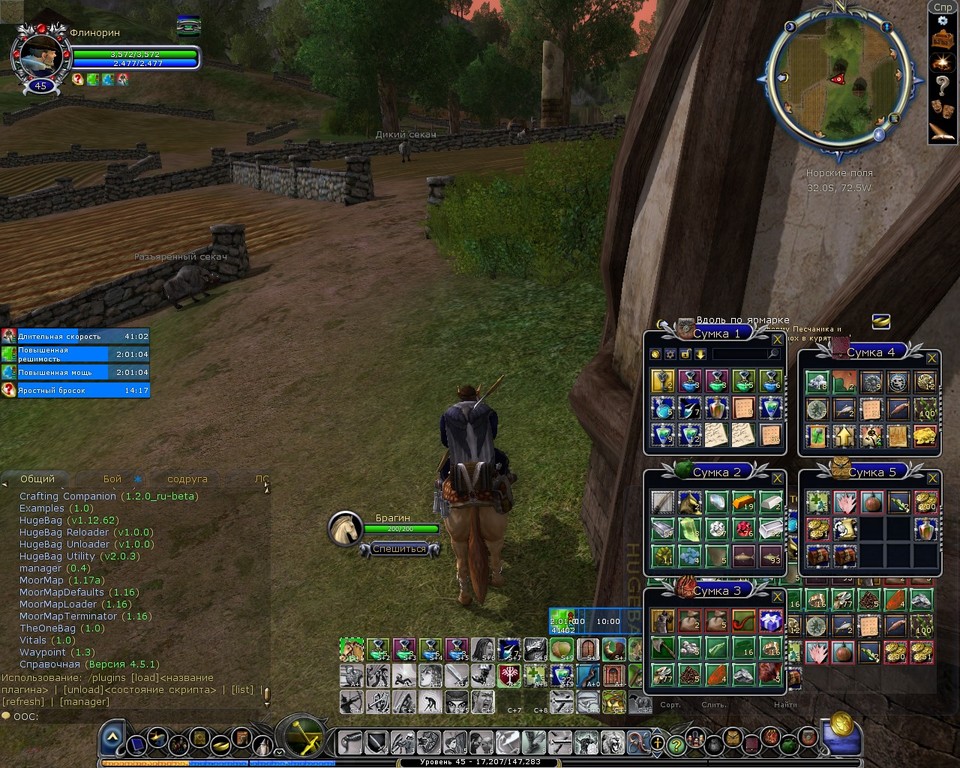Select the smoking pipe item in Сумка 3
The width and height of the screenshot is (960, 768).
[x=742, y=621]
